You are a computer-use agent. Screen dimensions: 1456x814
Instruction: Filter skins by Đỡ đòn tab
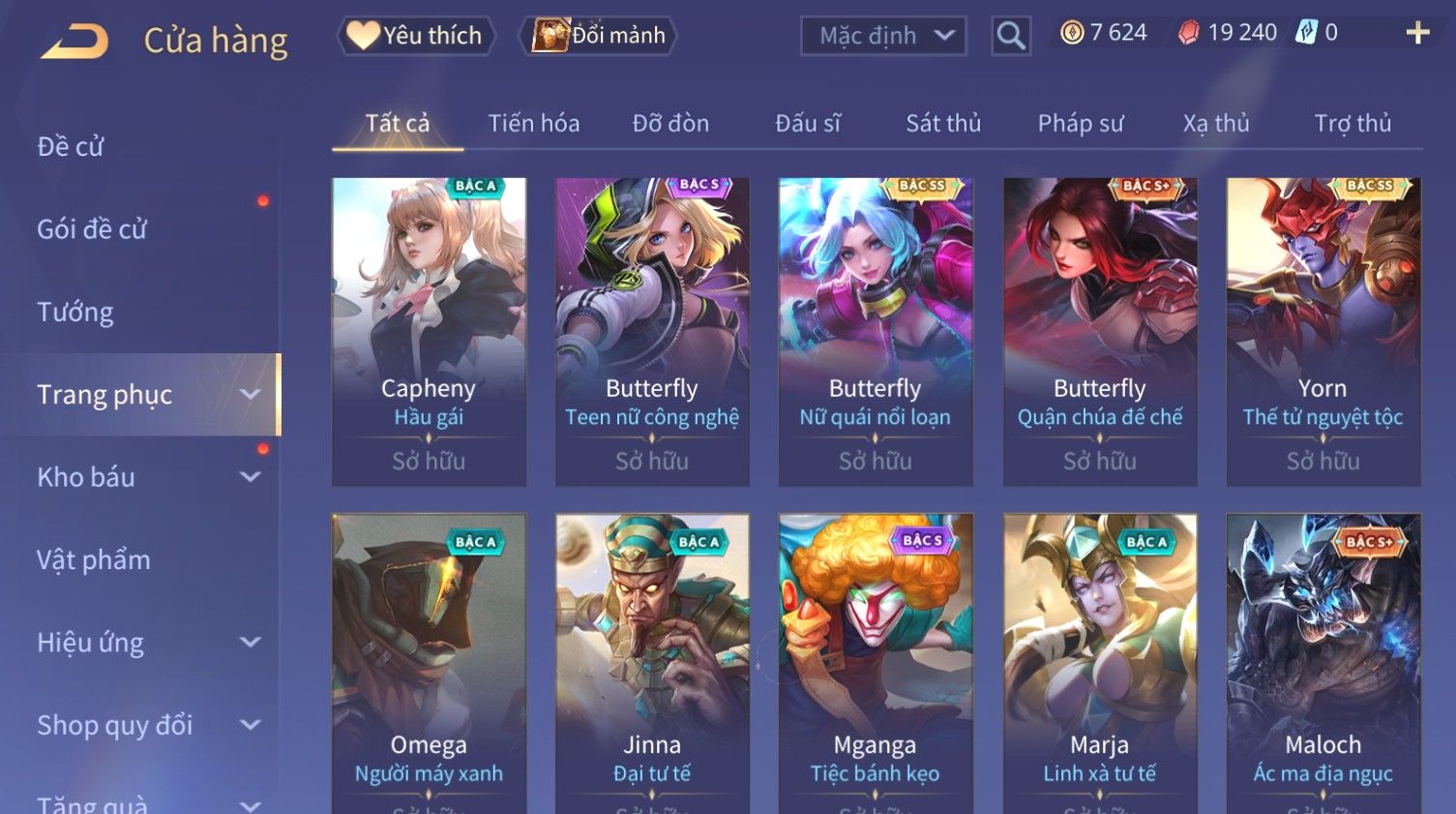670,124
